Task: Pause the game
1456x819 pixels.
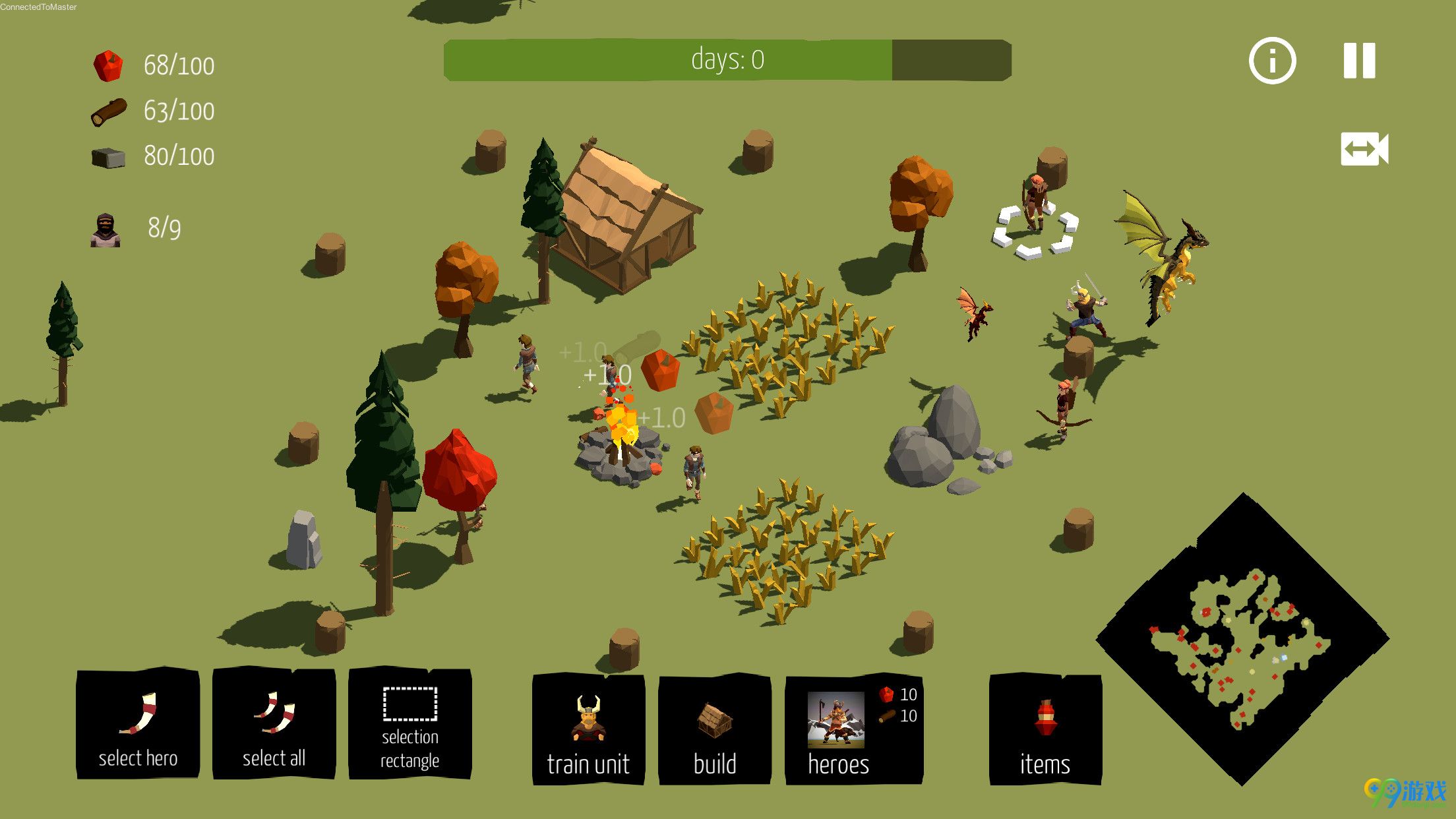Action: pyautogui.click(x=1360, y=61)
